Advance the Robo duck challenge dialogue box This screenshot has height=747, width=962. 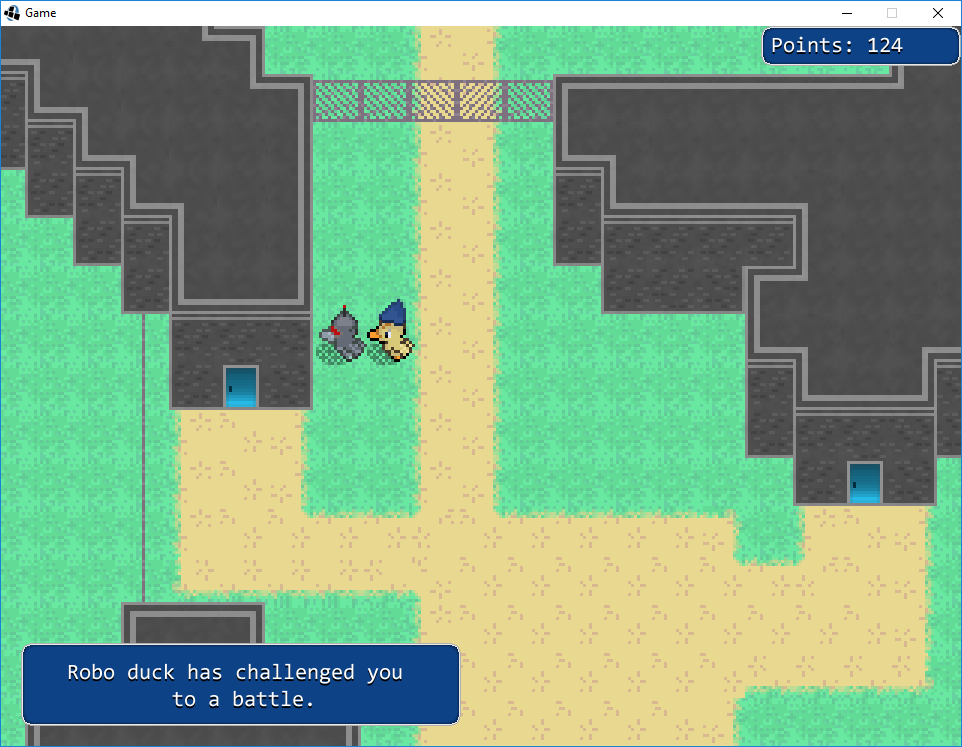240,685
